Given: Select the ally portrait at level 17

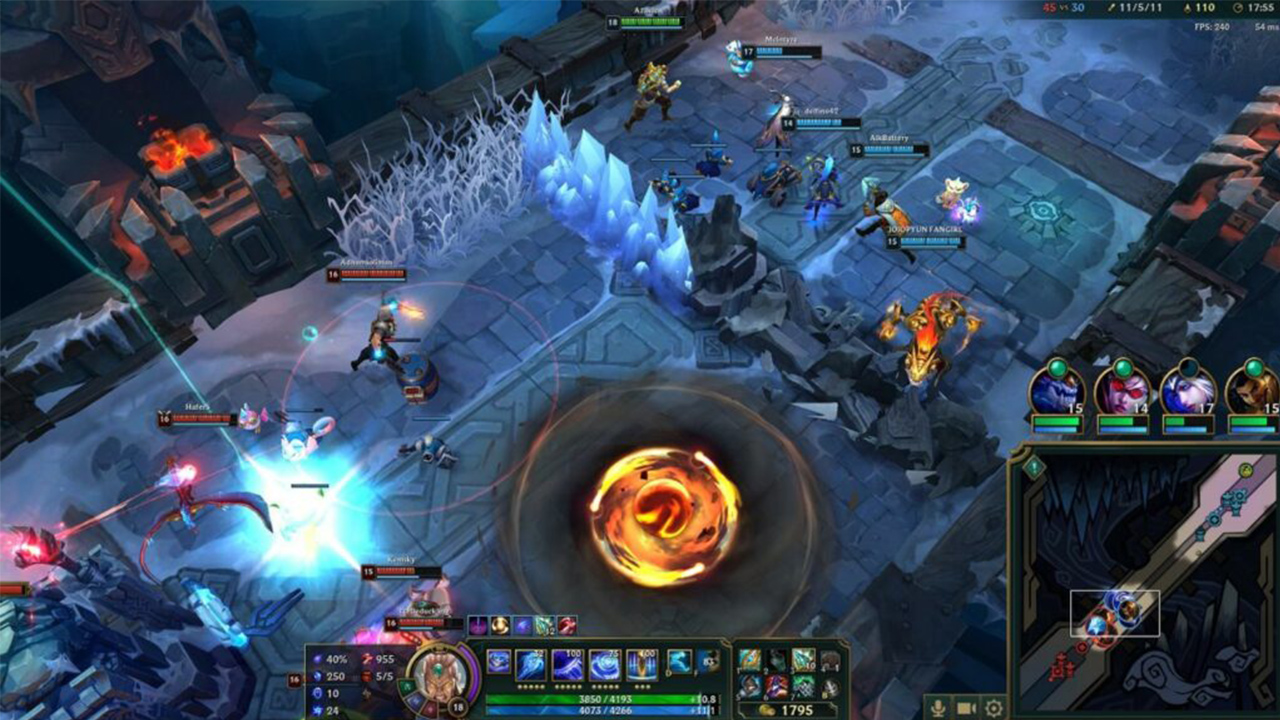Looking at the screenshot, I should [x=1188, y=392].
